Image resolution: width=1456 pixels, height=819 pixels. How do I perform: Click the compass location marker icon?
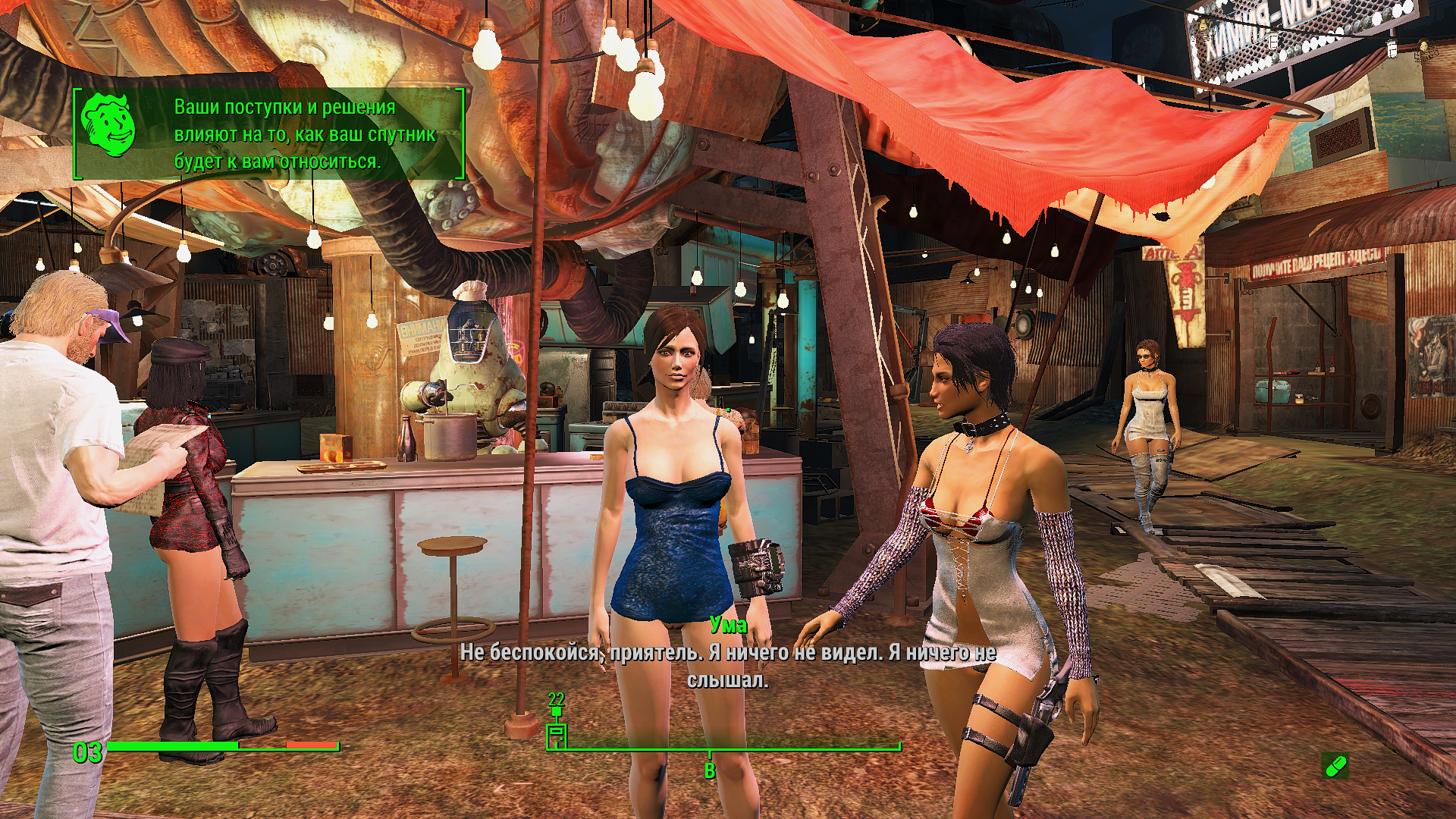tap(557, 733)
